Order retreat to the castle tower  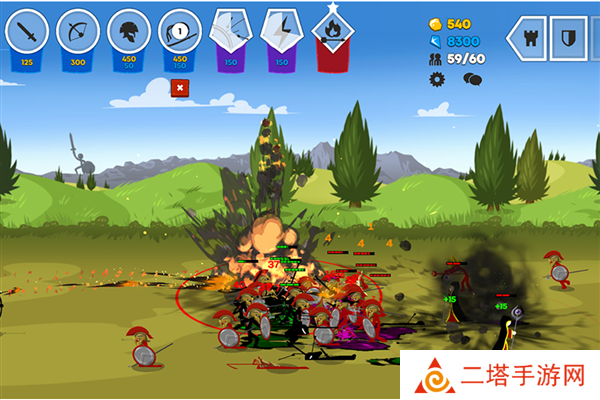coord(530,38)
